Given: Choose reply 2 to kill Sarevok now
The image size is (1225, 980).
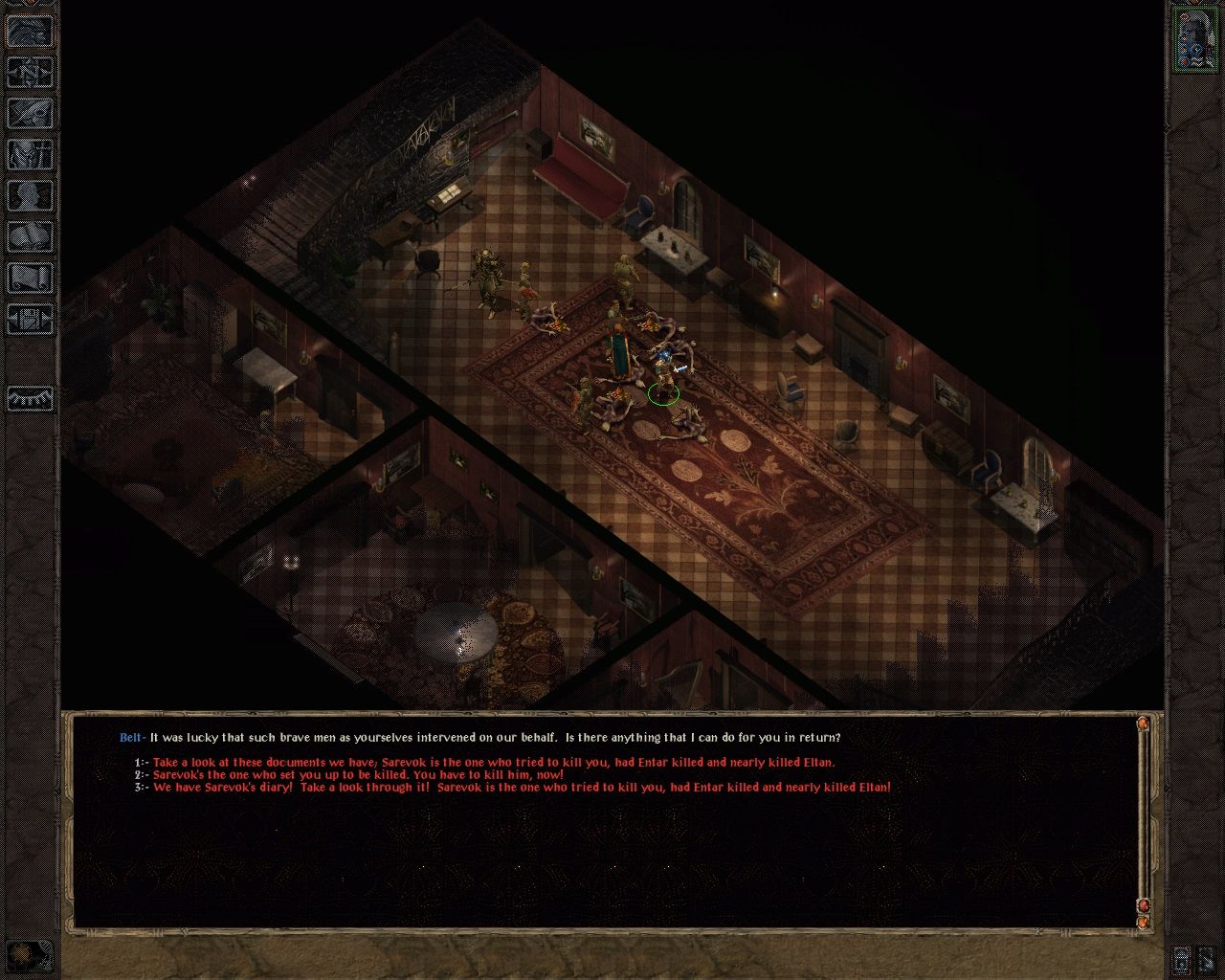Looking at the screenshot, I should pos(354,773).
